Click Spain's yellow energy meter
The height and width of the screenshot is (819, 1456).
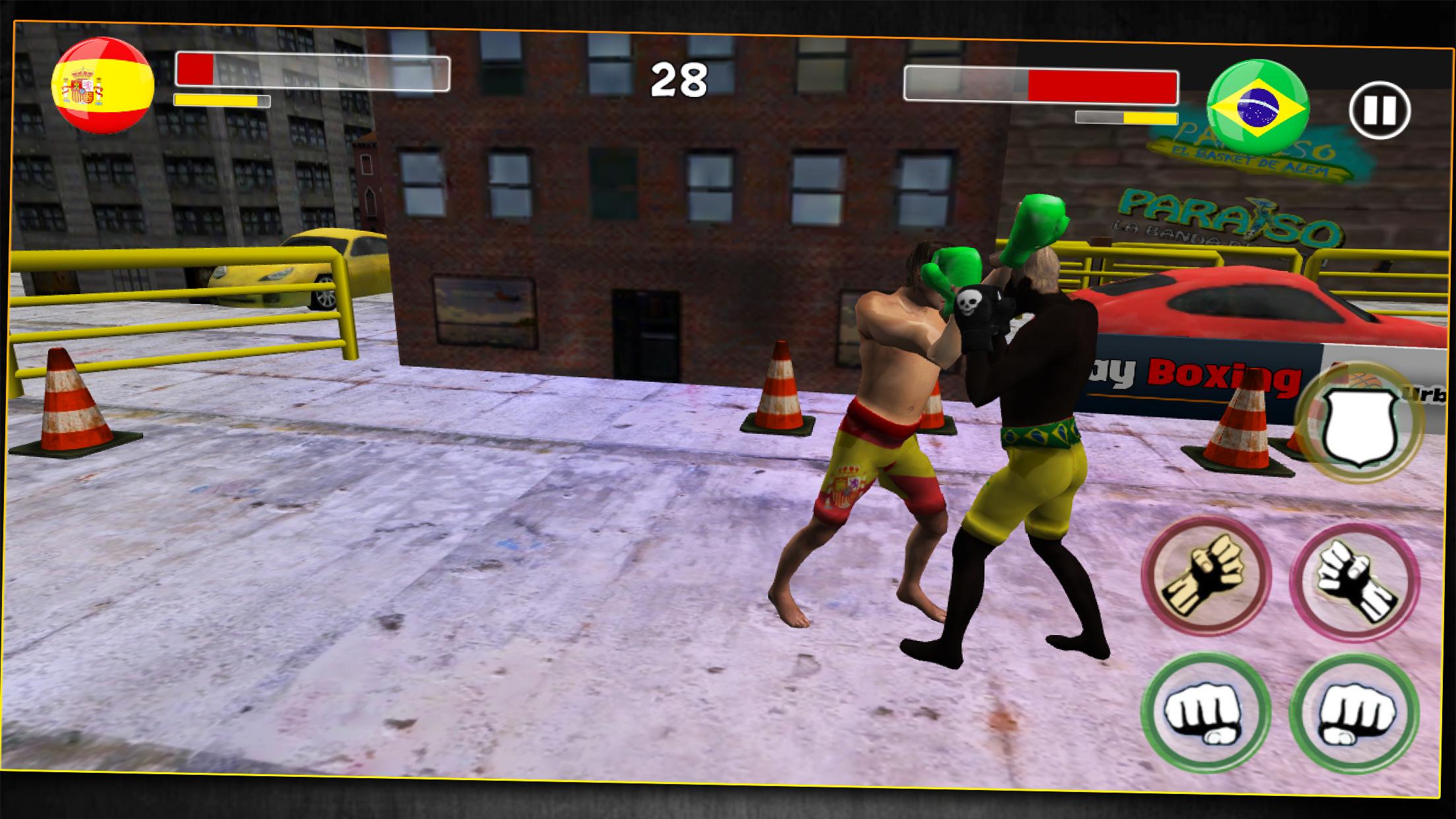tap(221, 100)
